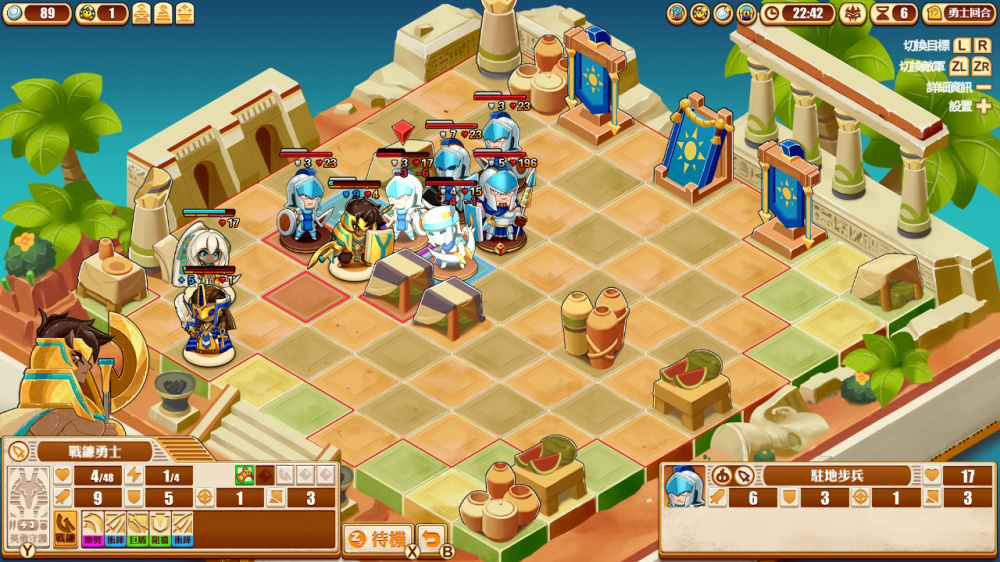1000x562 pixels.
Task: Click the 戰鐮勇士 unit name banner
Action: [x=95, y=451]
